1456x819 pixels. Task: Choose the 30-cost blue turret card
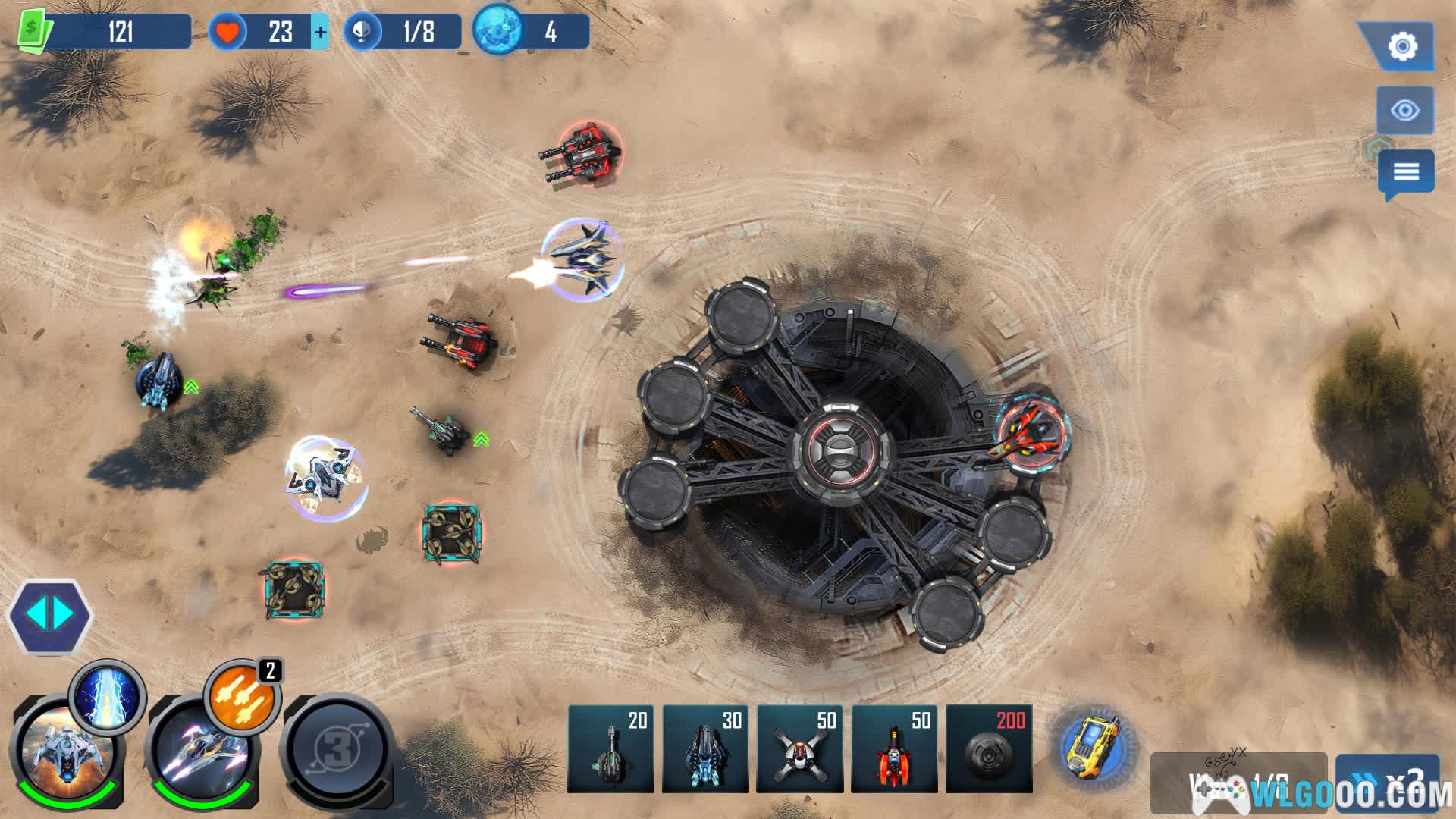tap(704, 748)
